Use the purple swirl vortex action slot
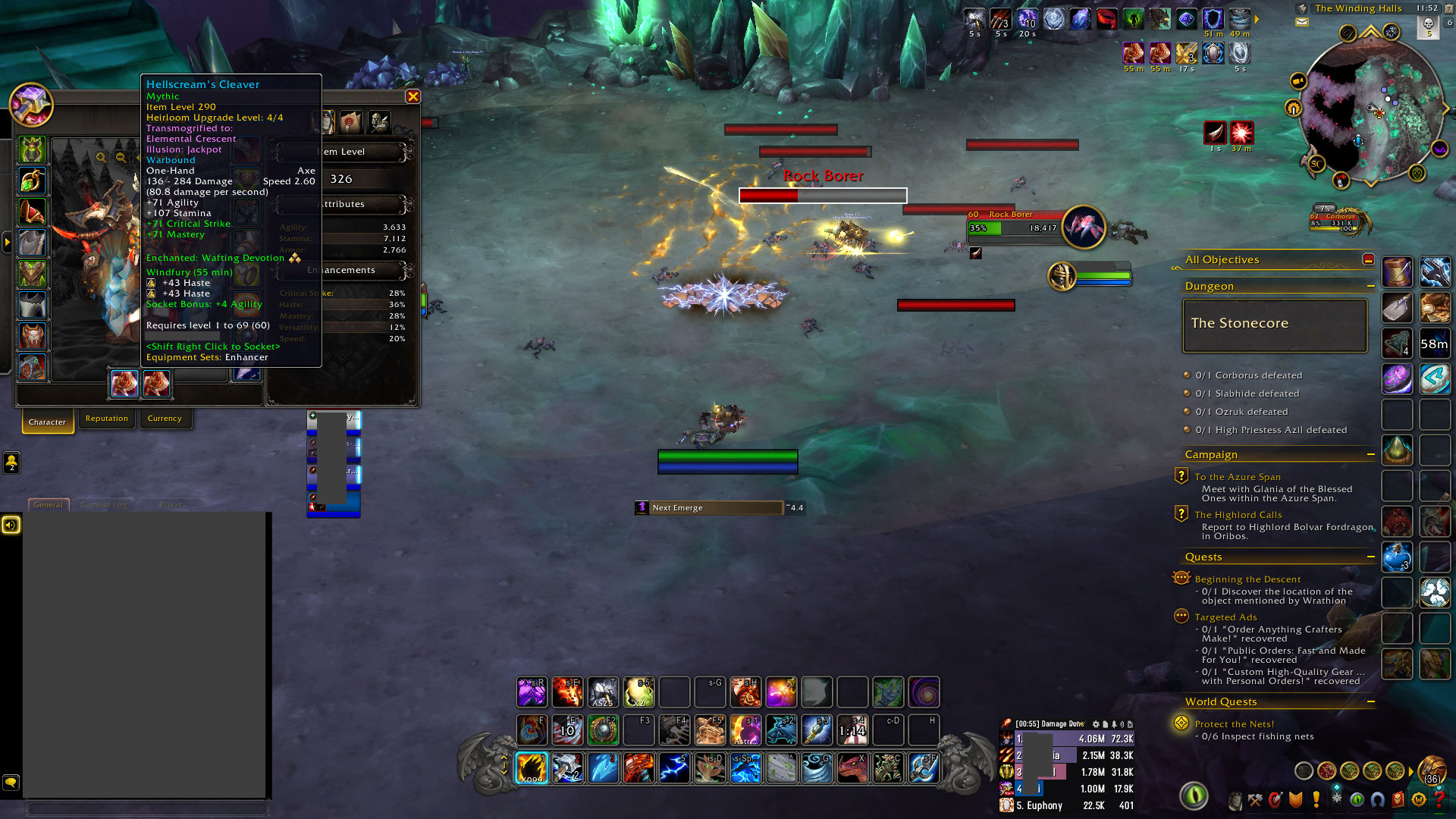Image resolution: width=1456 pixels, height=819 pixels. pyautogui.click(x=924, y=692)
